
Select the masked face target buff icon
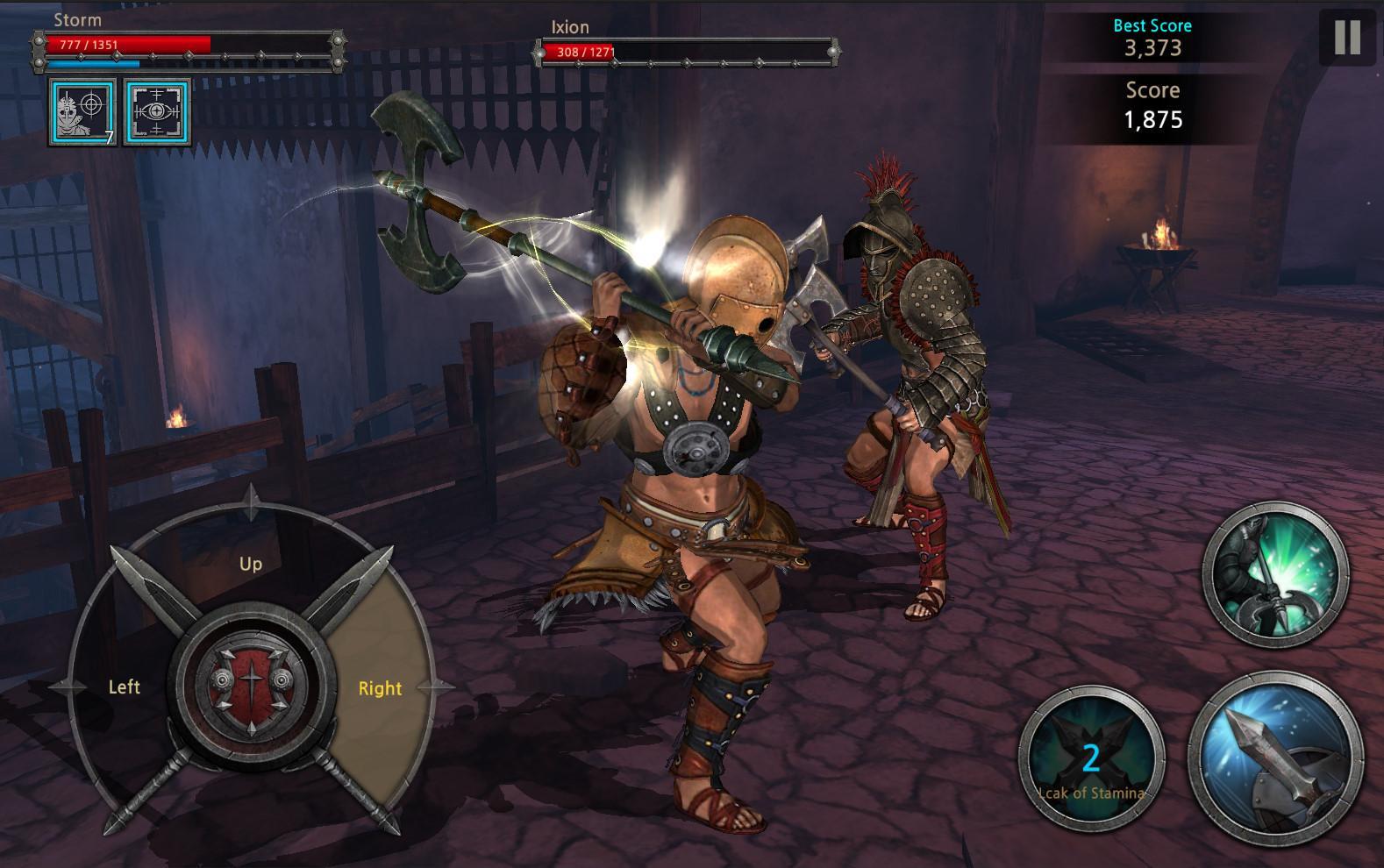click(x=82, y=111)
